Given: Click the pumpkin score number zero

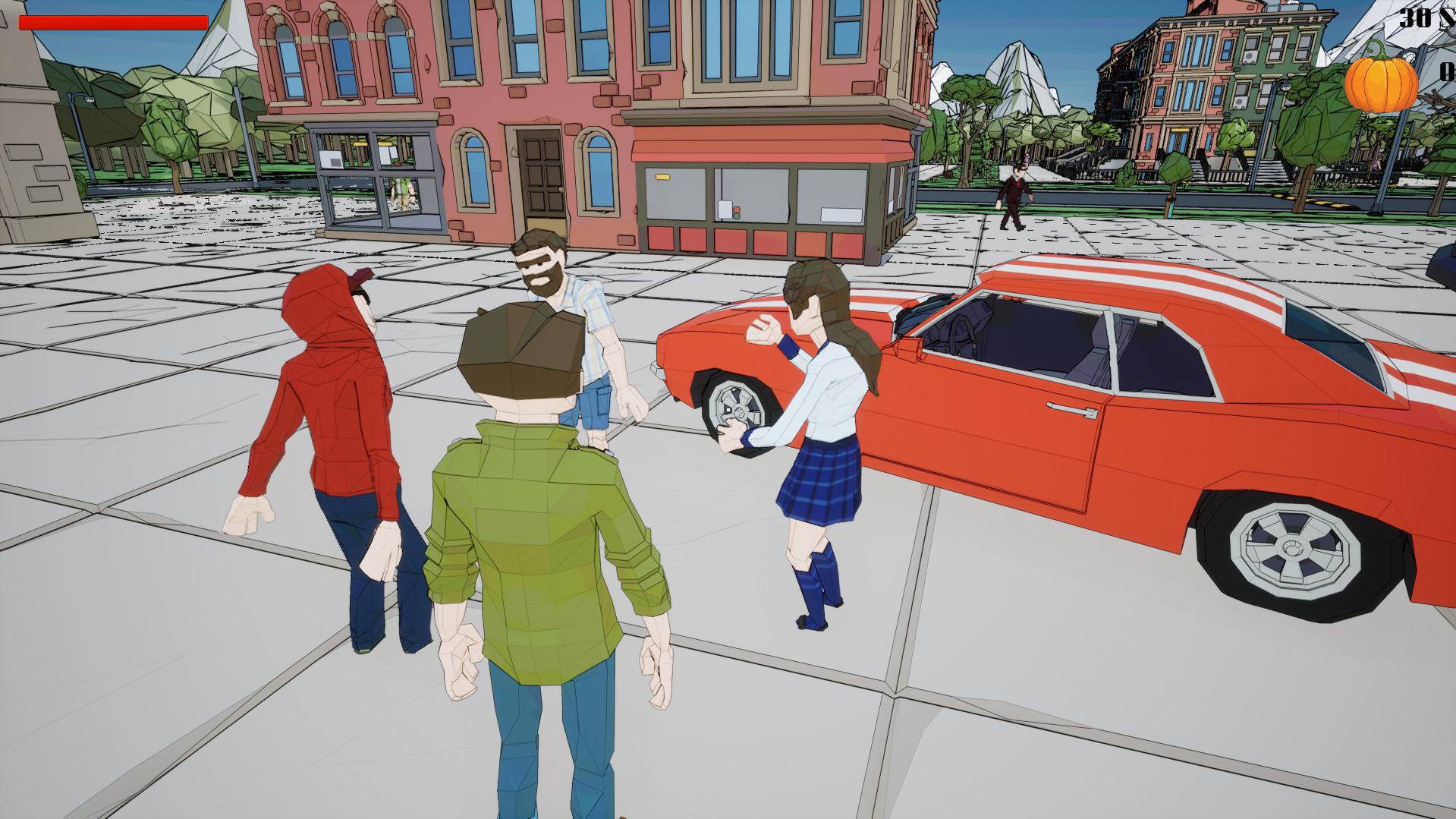Looking at the screenshot, I should pyautogui.click(x=1446, y=72).
